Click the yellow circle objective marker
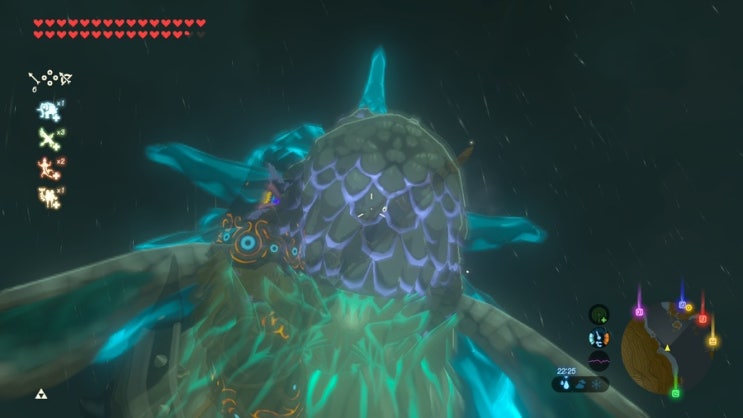 (x=689, y=308)
